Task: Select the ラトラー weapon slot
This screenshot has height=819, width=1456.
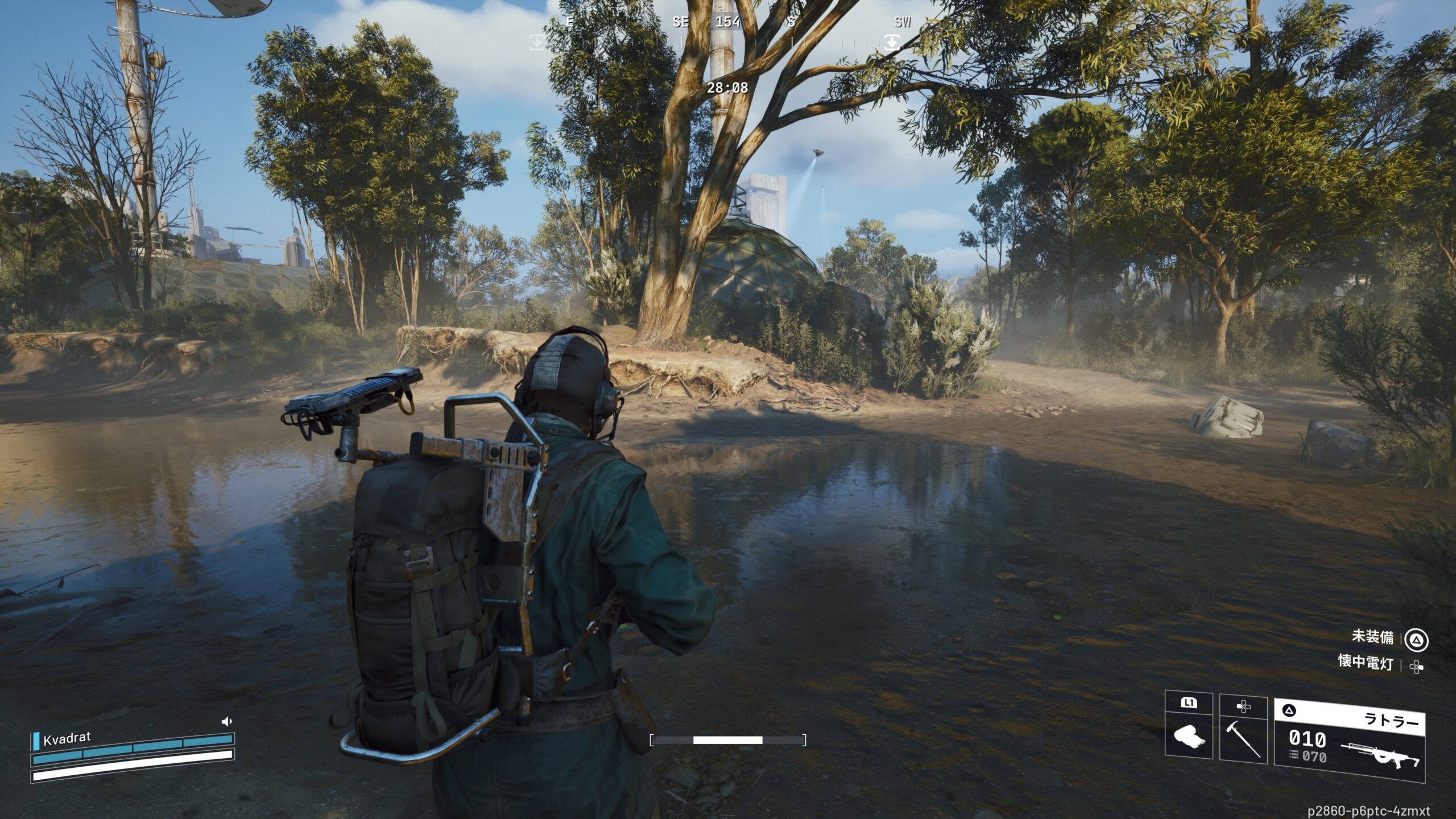Action: tap(1349, 739)
